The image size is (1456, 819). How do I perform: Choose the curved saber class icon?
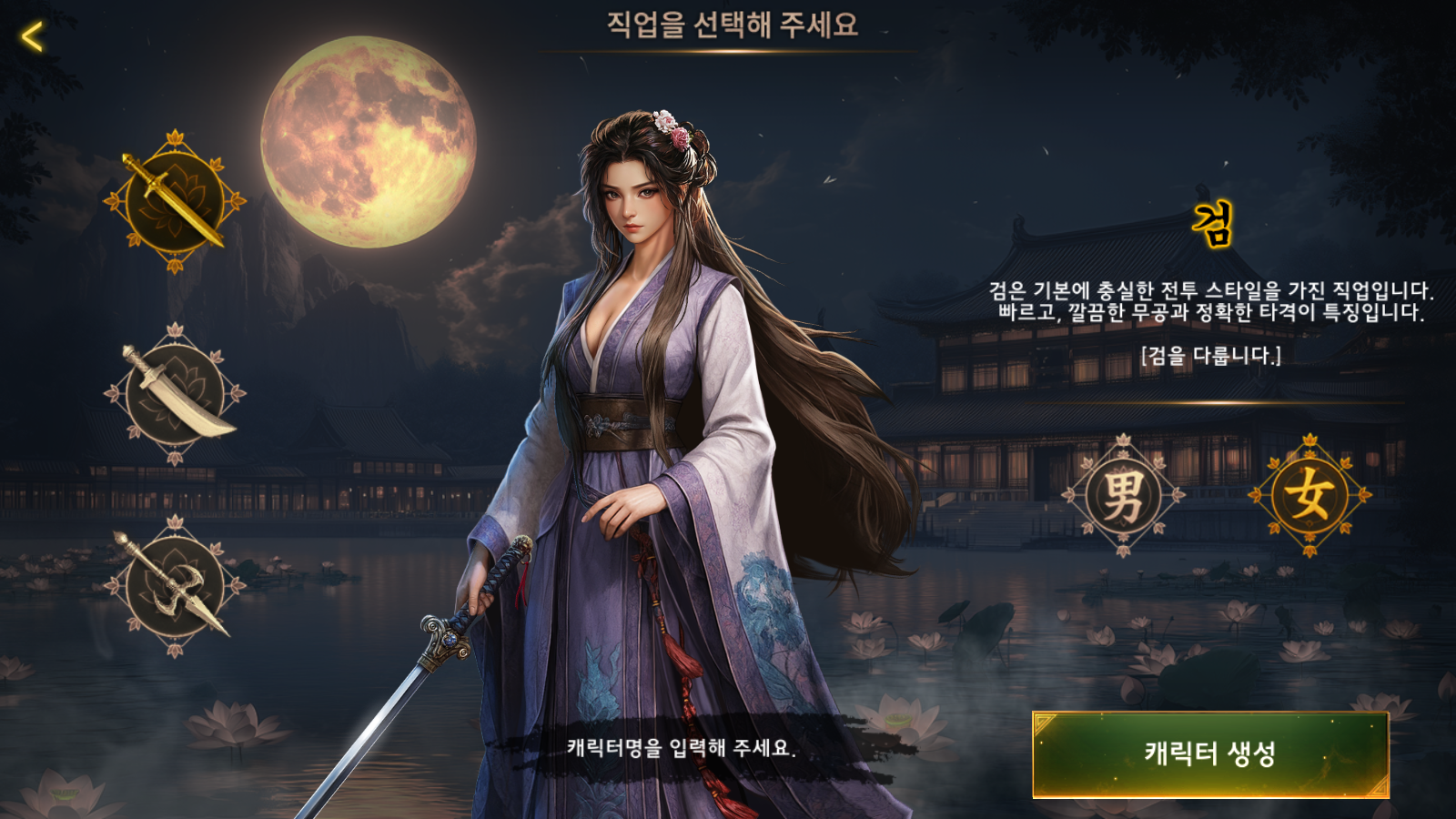[175, 395]
